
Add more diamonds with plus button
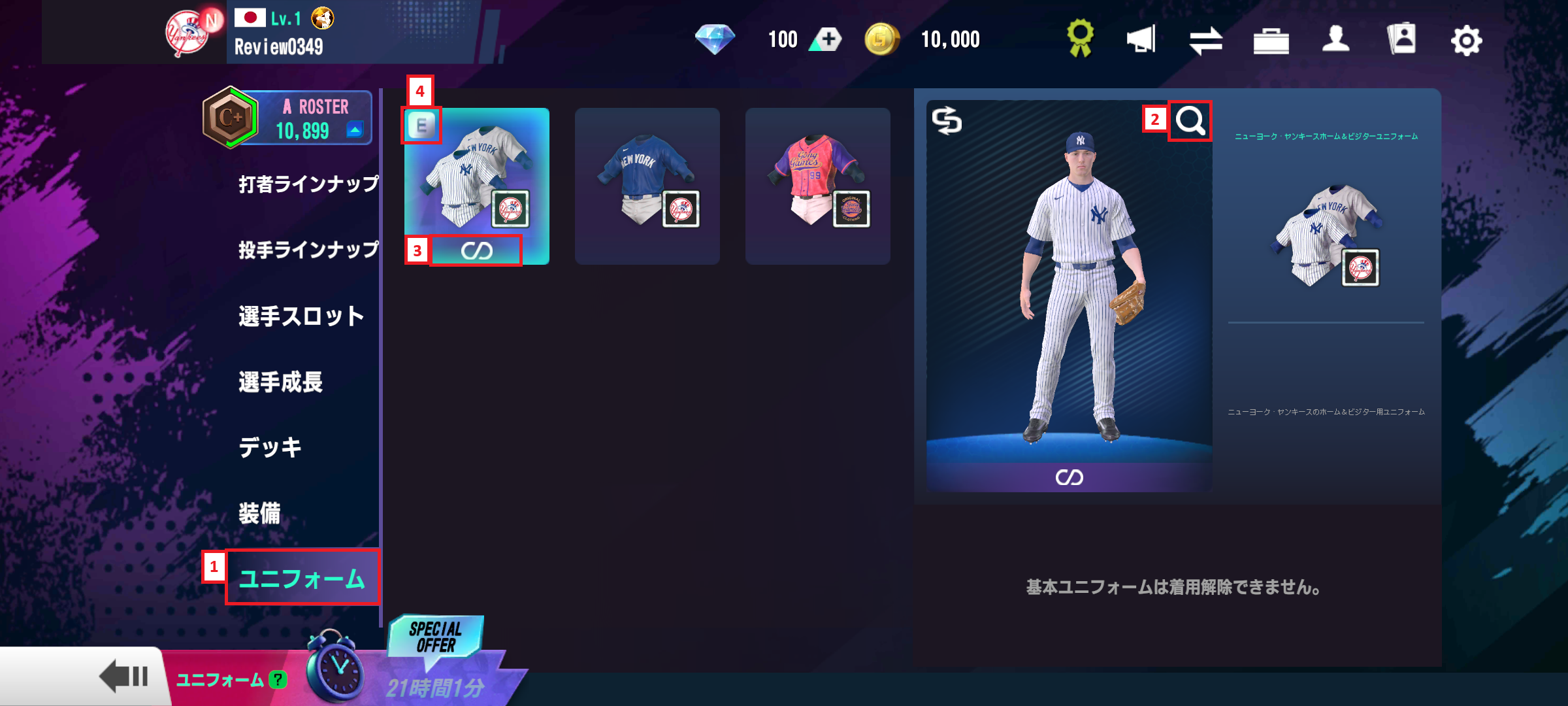(x=827, y=40)
